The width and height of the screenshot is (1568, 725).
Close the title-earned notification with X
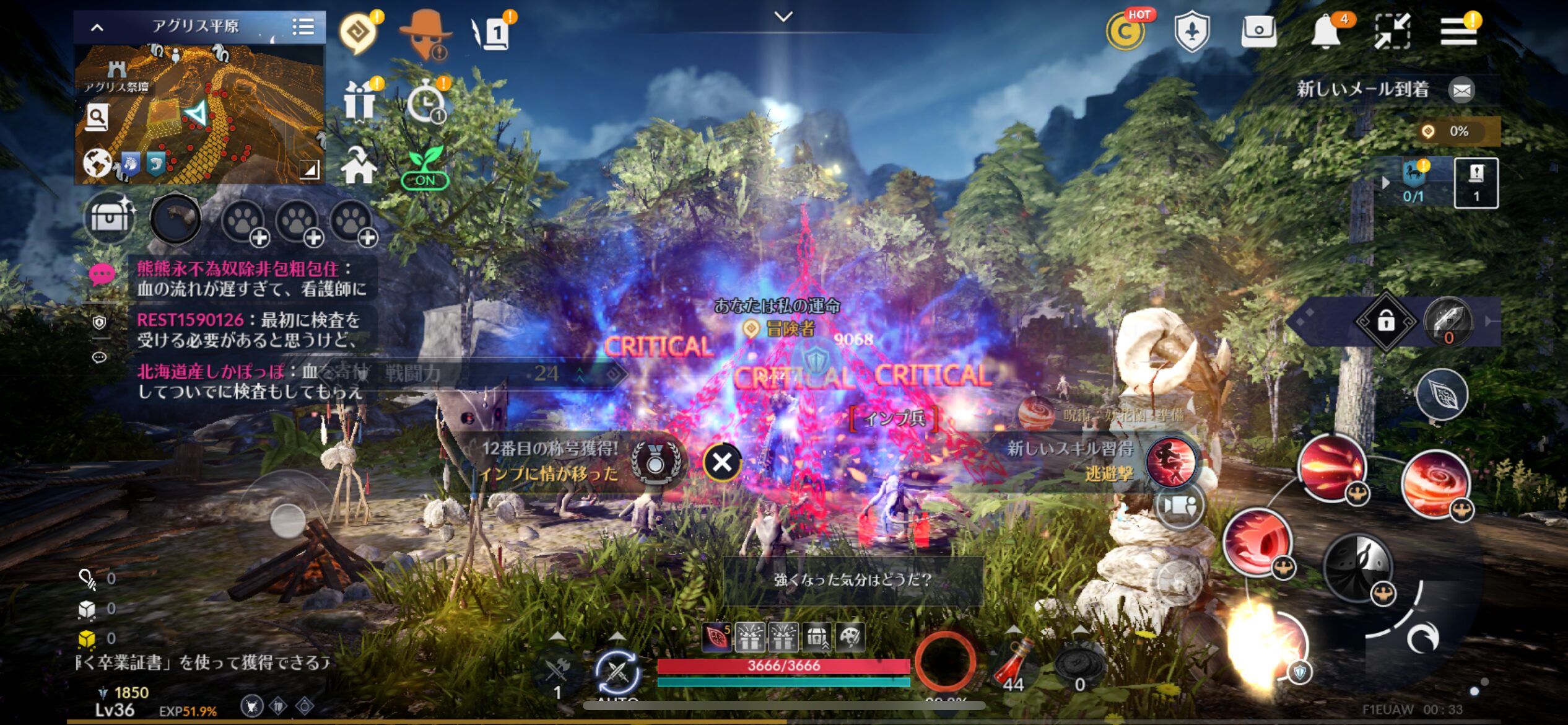tap(721, 462)
